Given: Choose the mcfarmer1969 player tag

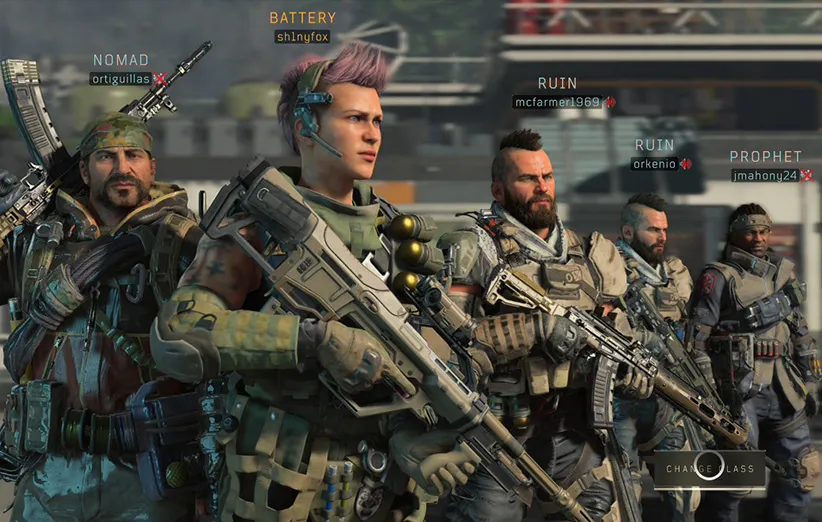Looking at the screenshot, I should [x=557, y=102].
